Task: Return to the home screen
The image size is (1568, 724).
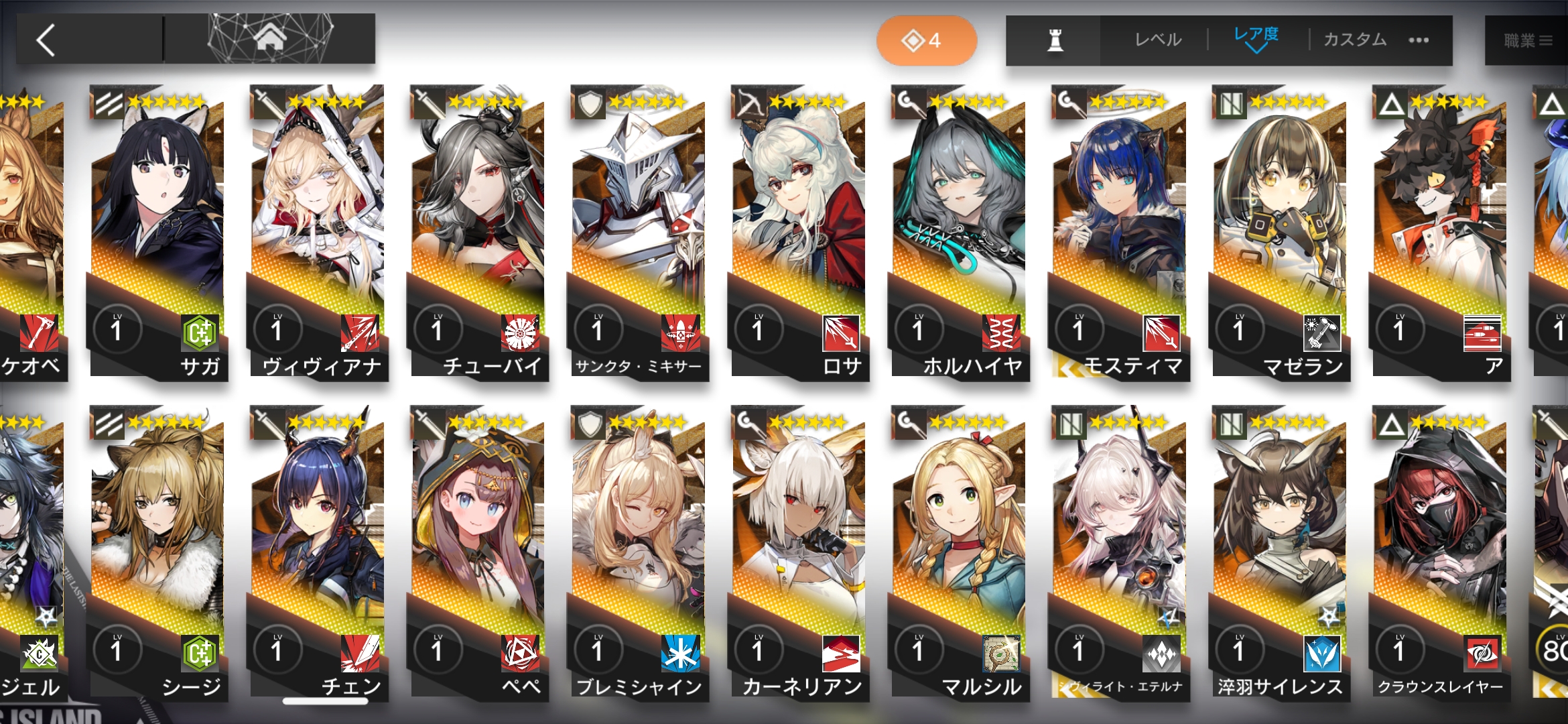Action: click(x=269, y=39)
